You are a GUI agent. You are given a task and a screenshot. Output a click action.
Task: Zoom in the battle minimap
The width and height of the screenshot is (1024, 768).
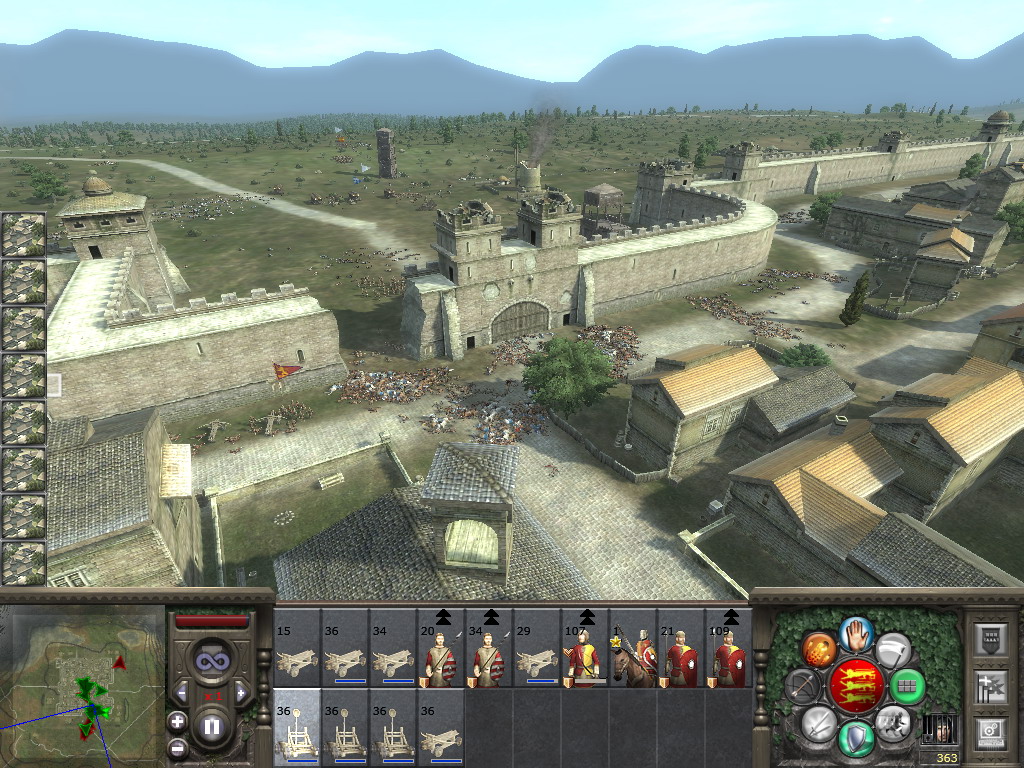pyautogui.click(x=177, y=721)
